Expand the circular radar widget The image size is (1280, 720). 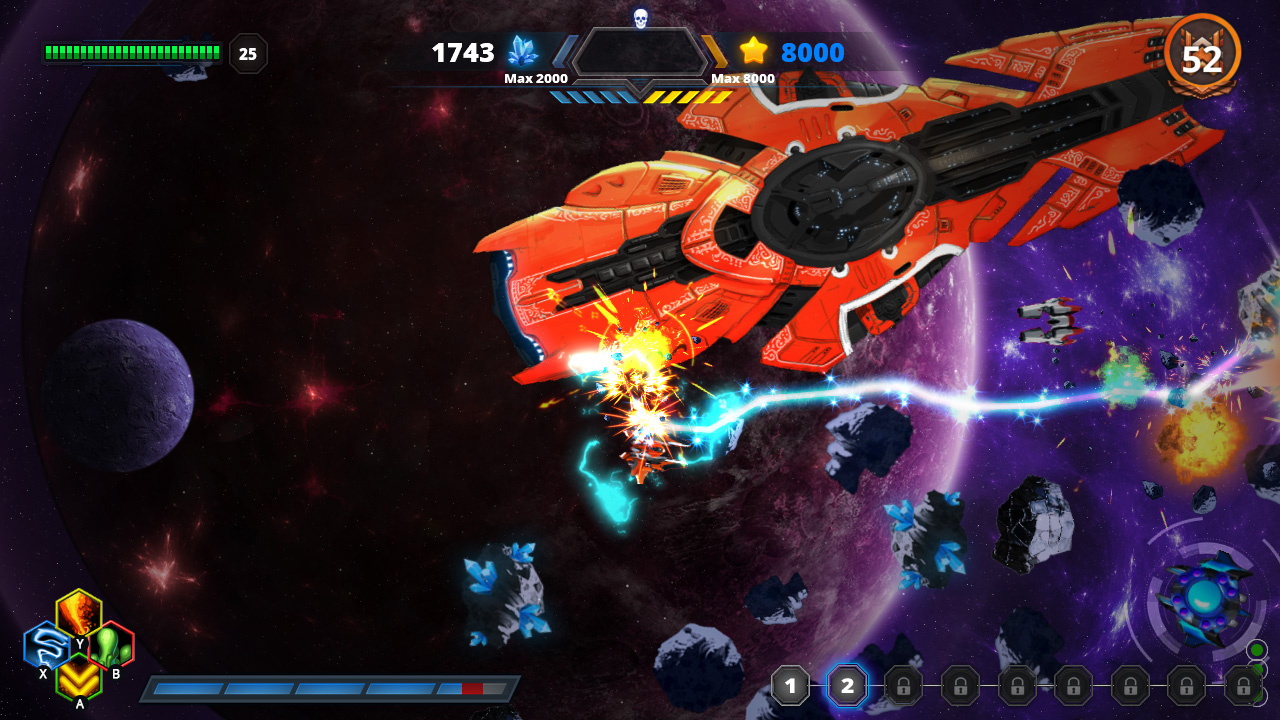1205,595
